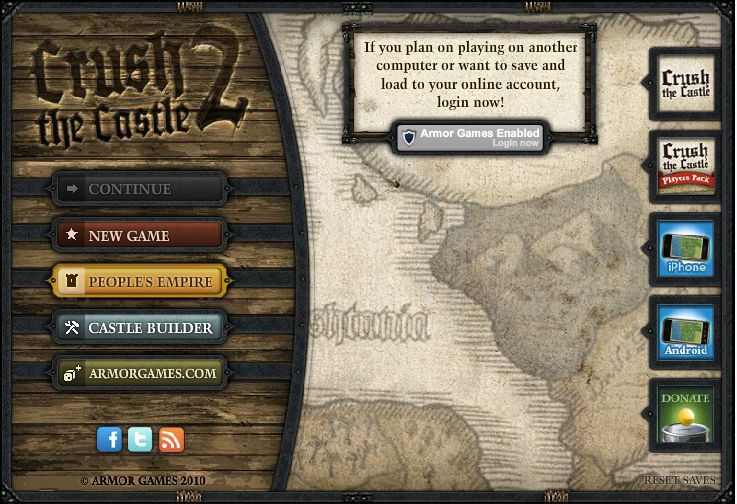The image size is (737, 504).
Task: Visit ArmorGames.com from the menu
Action: pyautogui.click(x=139, y=374)
